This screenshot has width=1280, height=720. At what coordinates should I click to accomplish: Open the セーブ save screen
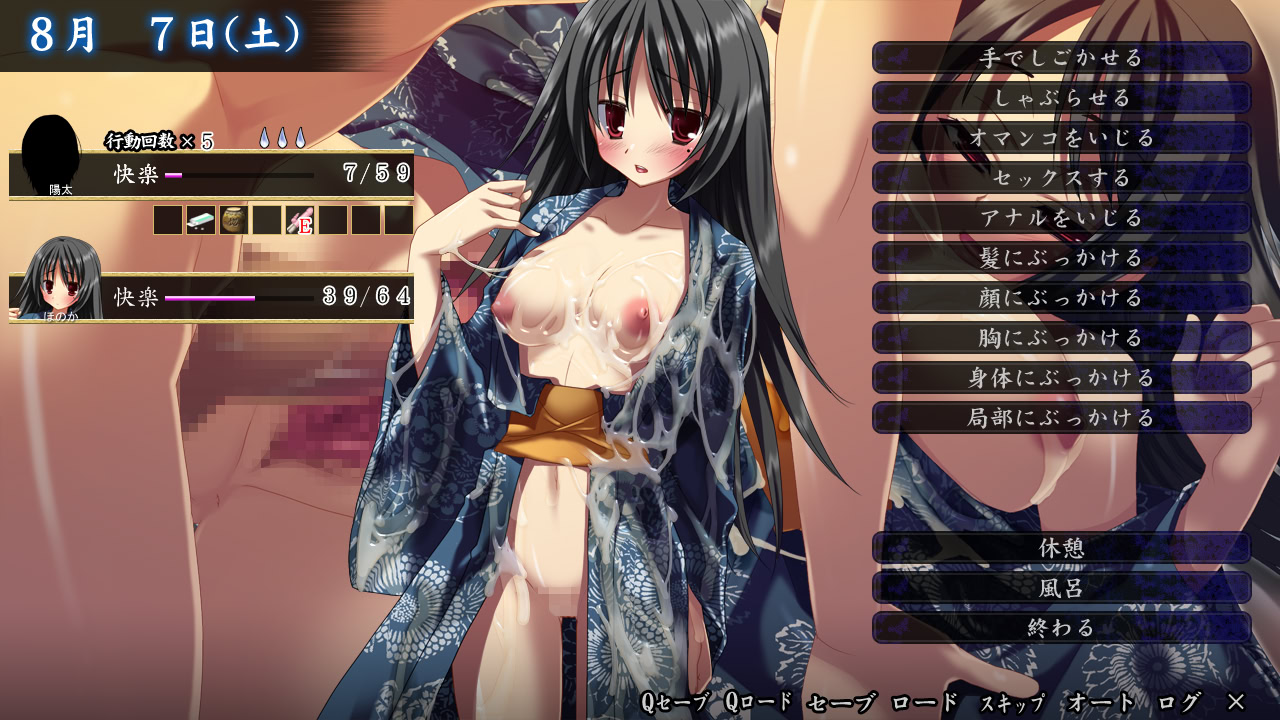coord(841,702)
